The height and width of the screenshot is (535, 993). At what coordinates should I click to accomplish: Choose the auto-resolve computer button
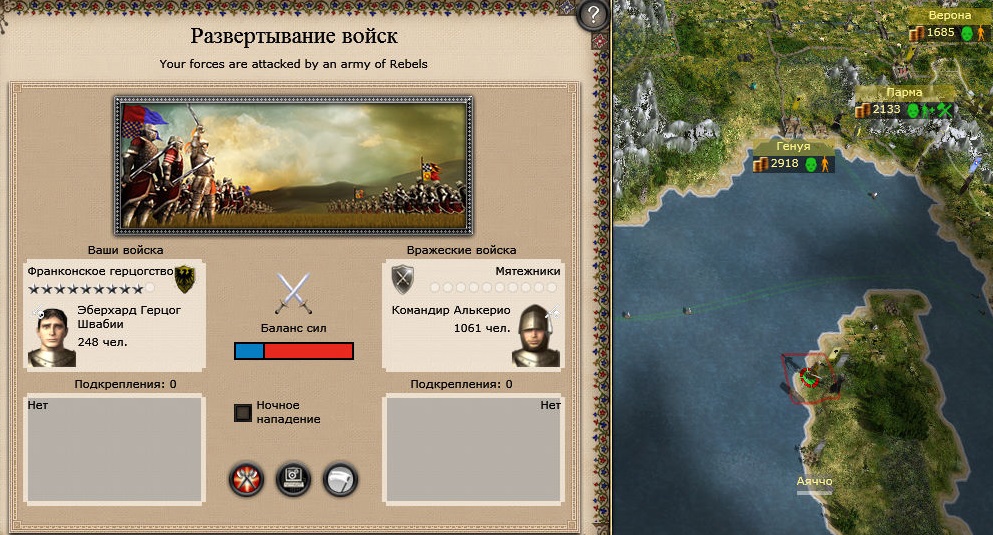coord(293,480)
